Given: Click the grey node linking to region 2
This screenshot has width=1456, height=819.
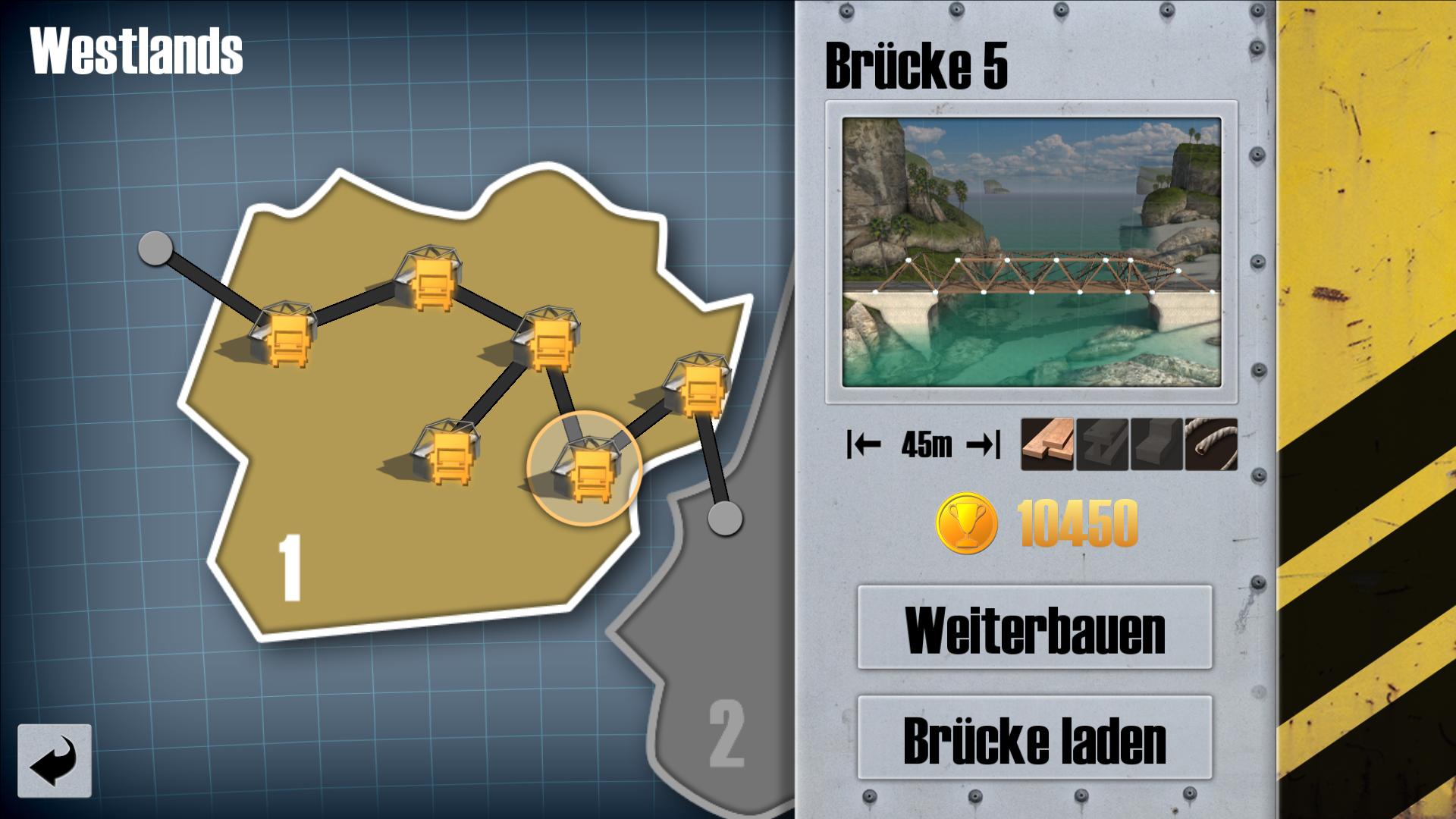Looking at the screenshot, I should (x=726, y=520).
